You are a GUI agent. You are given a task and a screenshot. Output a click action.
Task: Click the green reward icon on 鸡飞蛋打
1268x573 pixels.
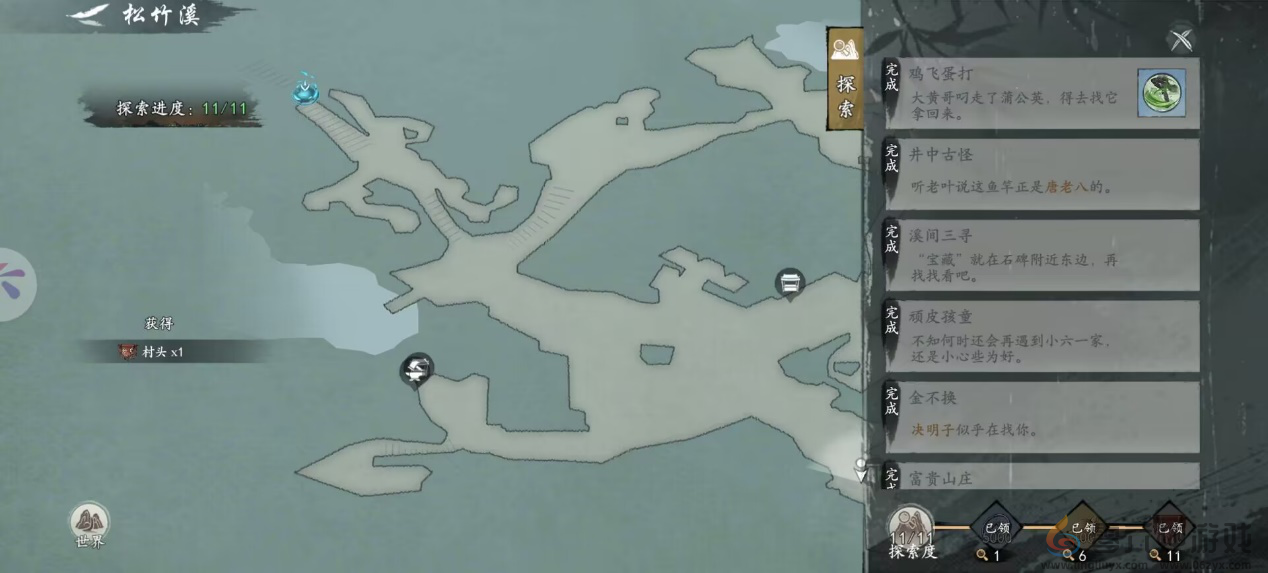[x=1162, y=93]
